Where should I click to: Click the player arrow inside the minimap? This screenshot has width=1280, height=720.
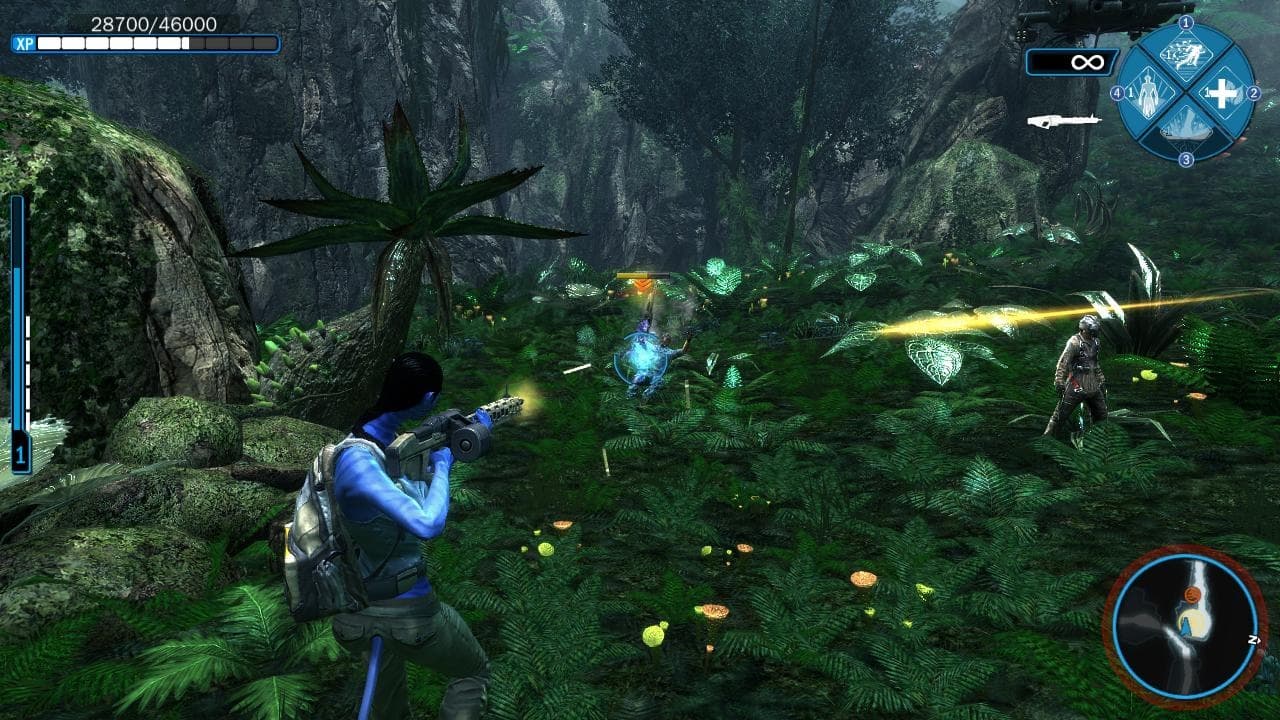(x=1186, y=628)
